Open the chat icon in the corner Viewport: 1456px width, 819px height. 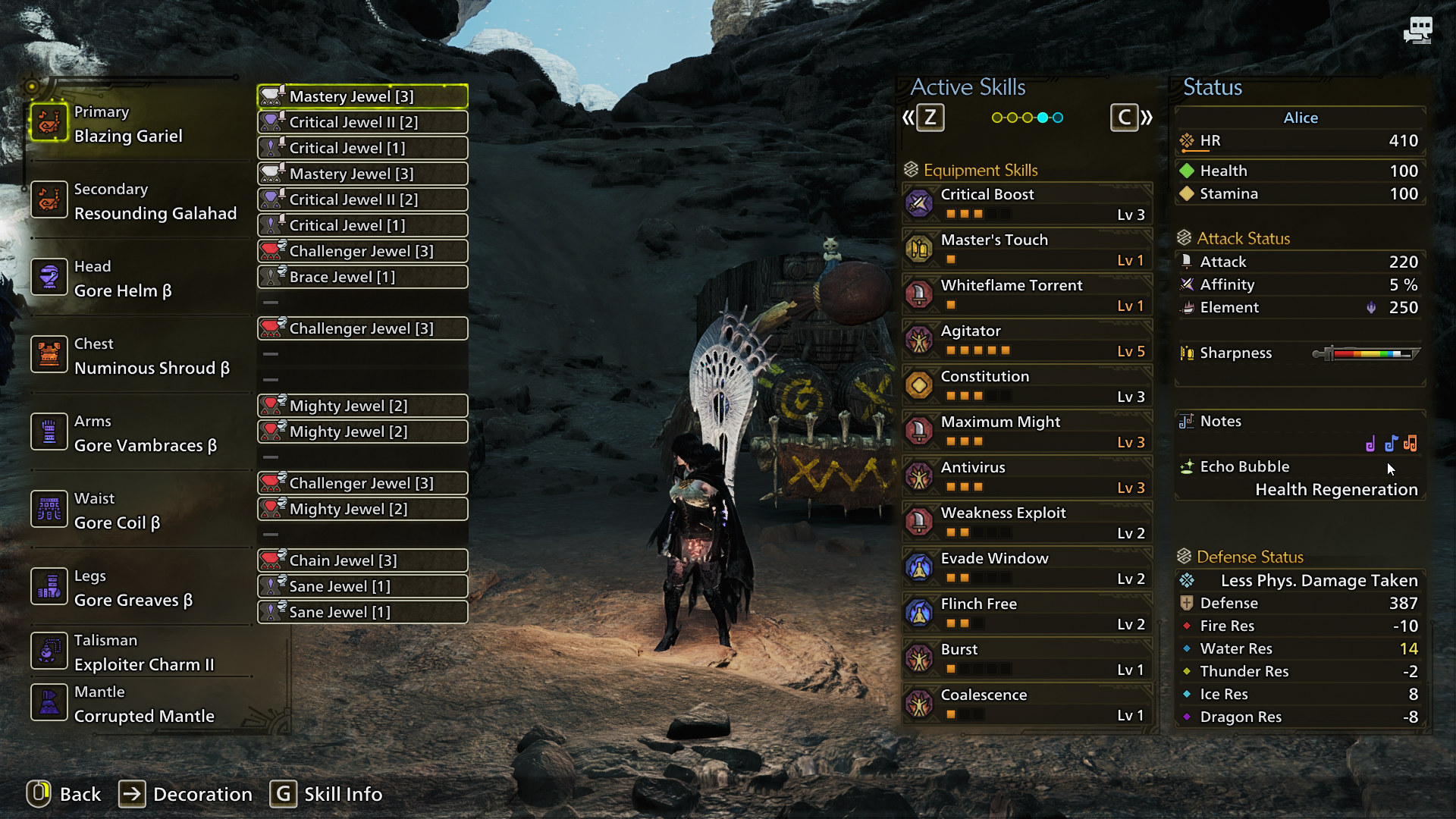click(1417, 30)
